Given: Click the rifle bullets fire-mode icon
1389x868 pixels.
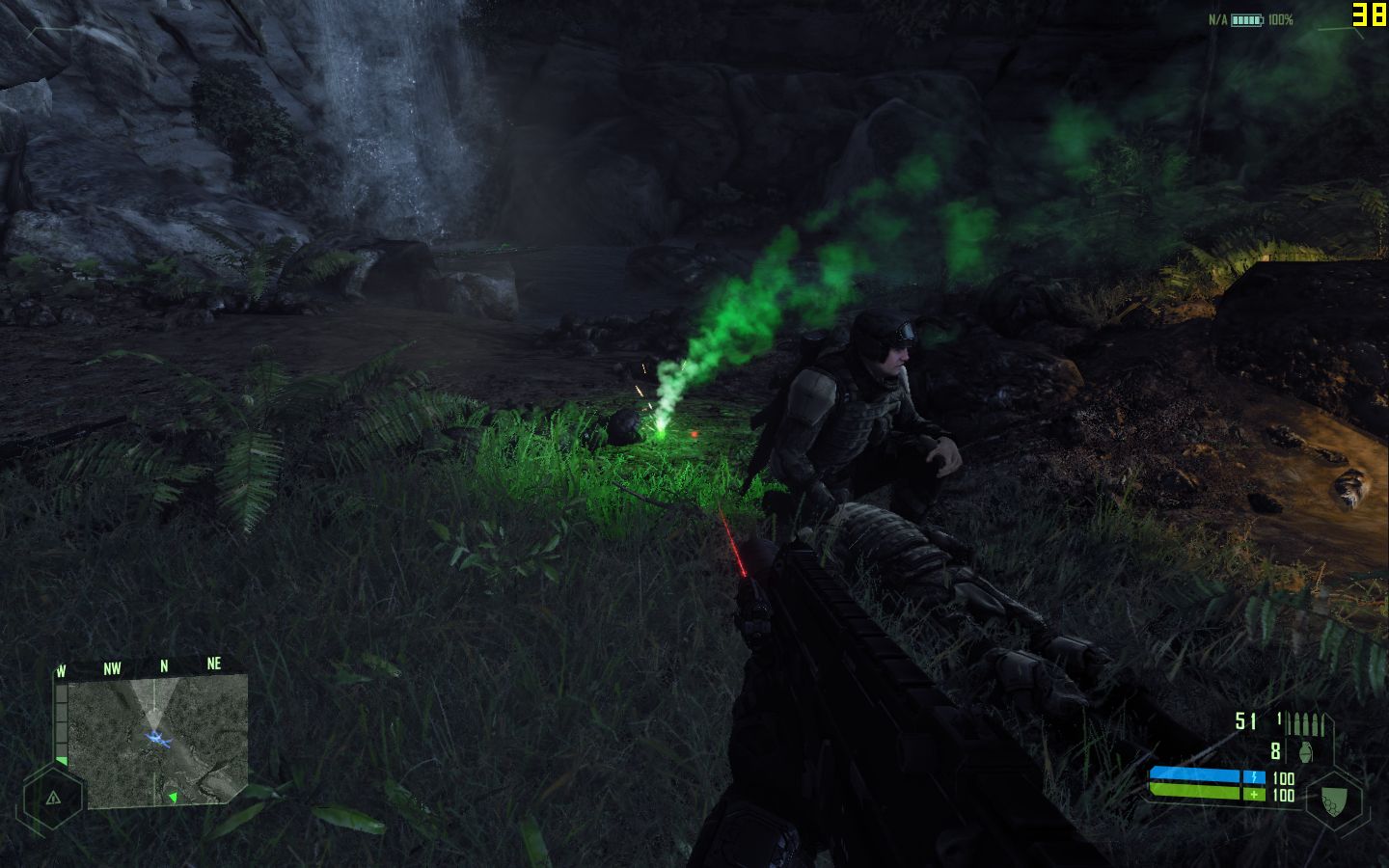Looking at the screenshot, I should (1305, 723).
